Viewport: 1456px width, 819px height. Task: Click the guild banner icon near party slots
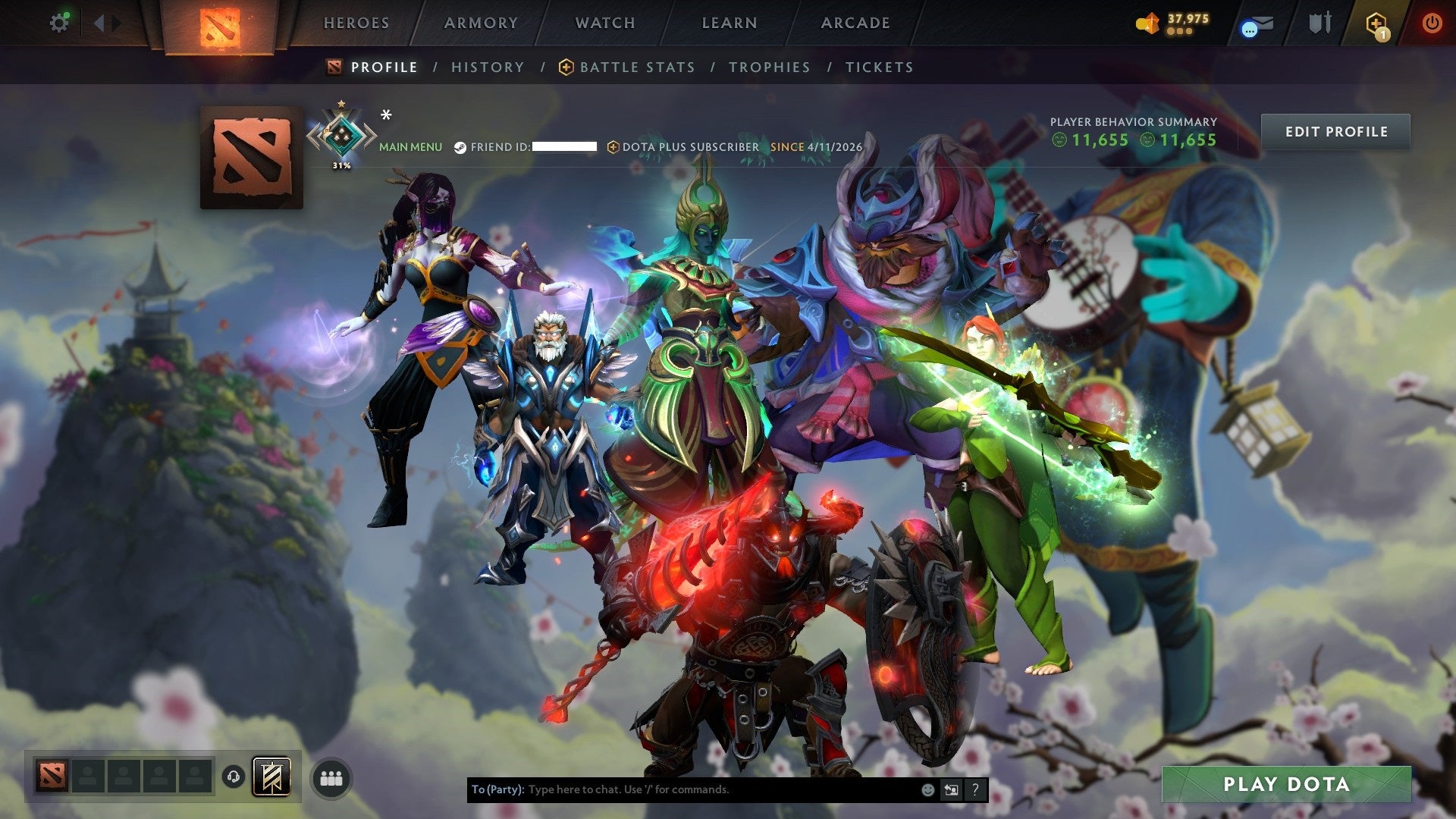[x=273, y=777]
